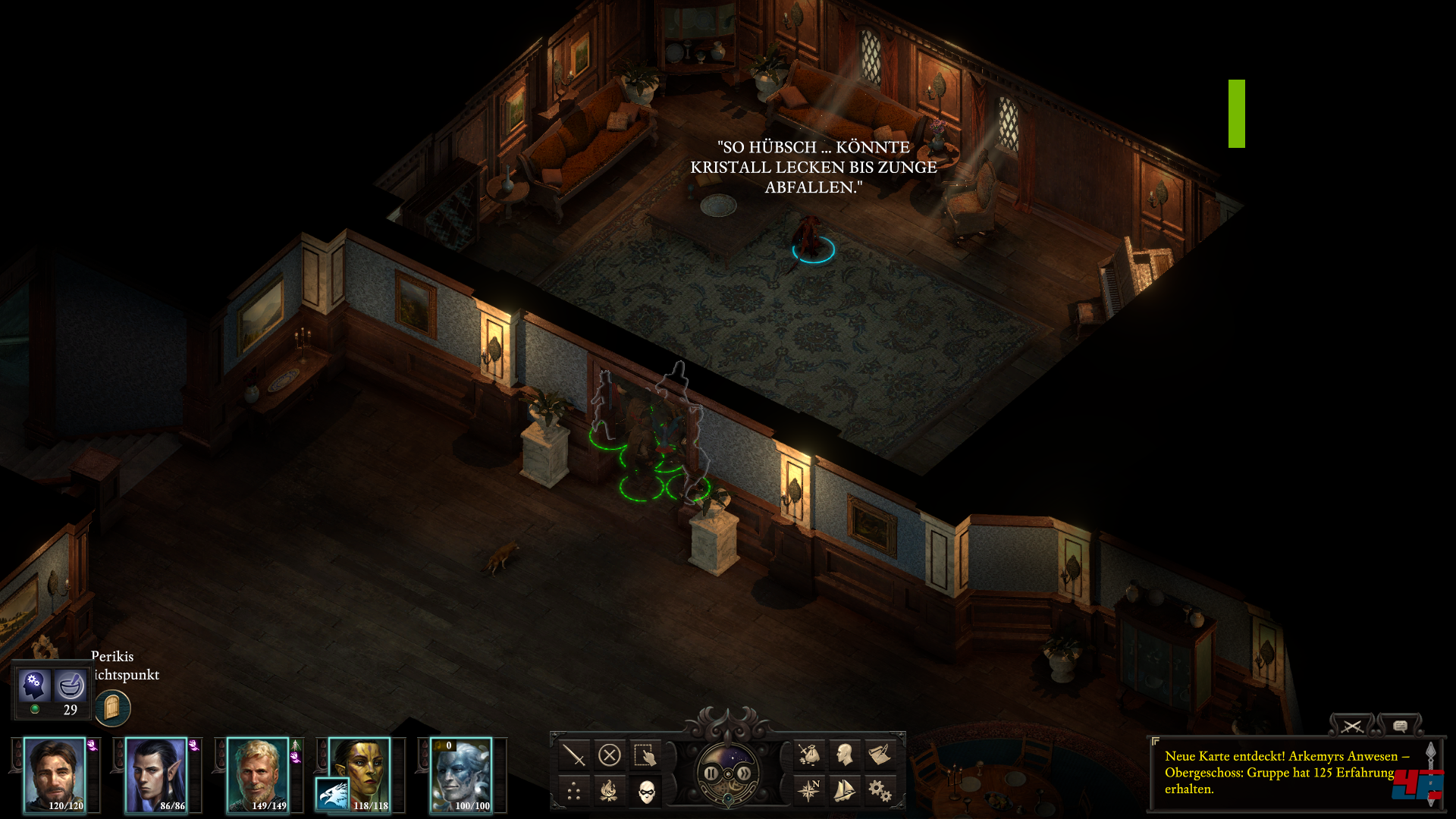
Task: Open the area map compass icon
Action: pyautogui.click(x=809, y=791)
